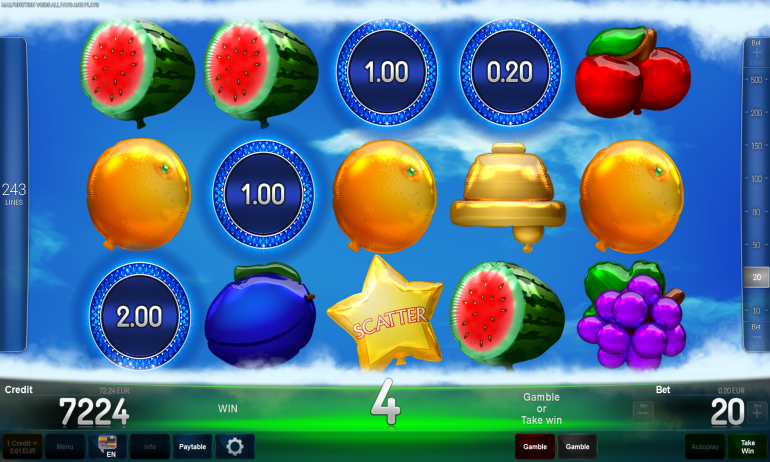The image size is (770, 462).
Task: Show the Info screen
Action: [149, 447]
